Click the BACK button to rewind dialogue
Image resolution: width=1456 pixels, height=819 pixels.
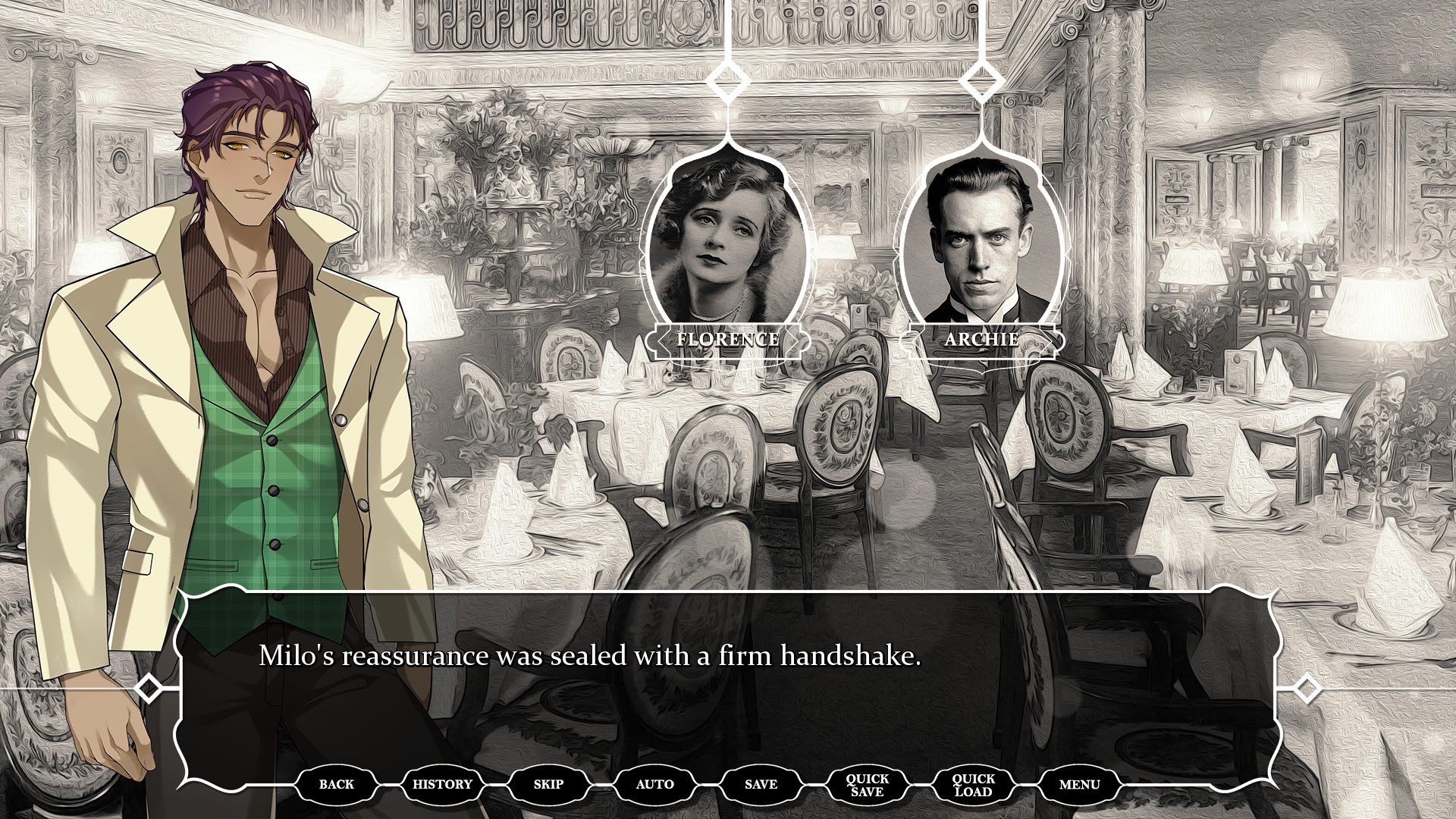337,784
